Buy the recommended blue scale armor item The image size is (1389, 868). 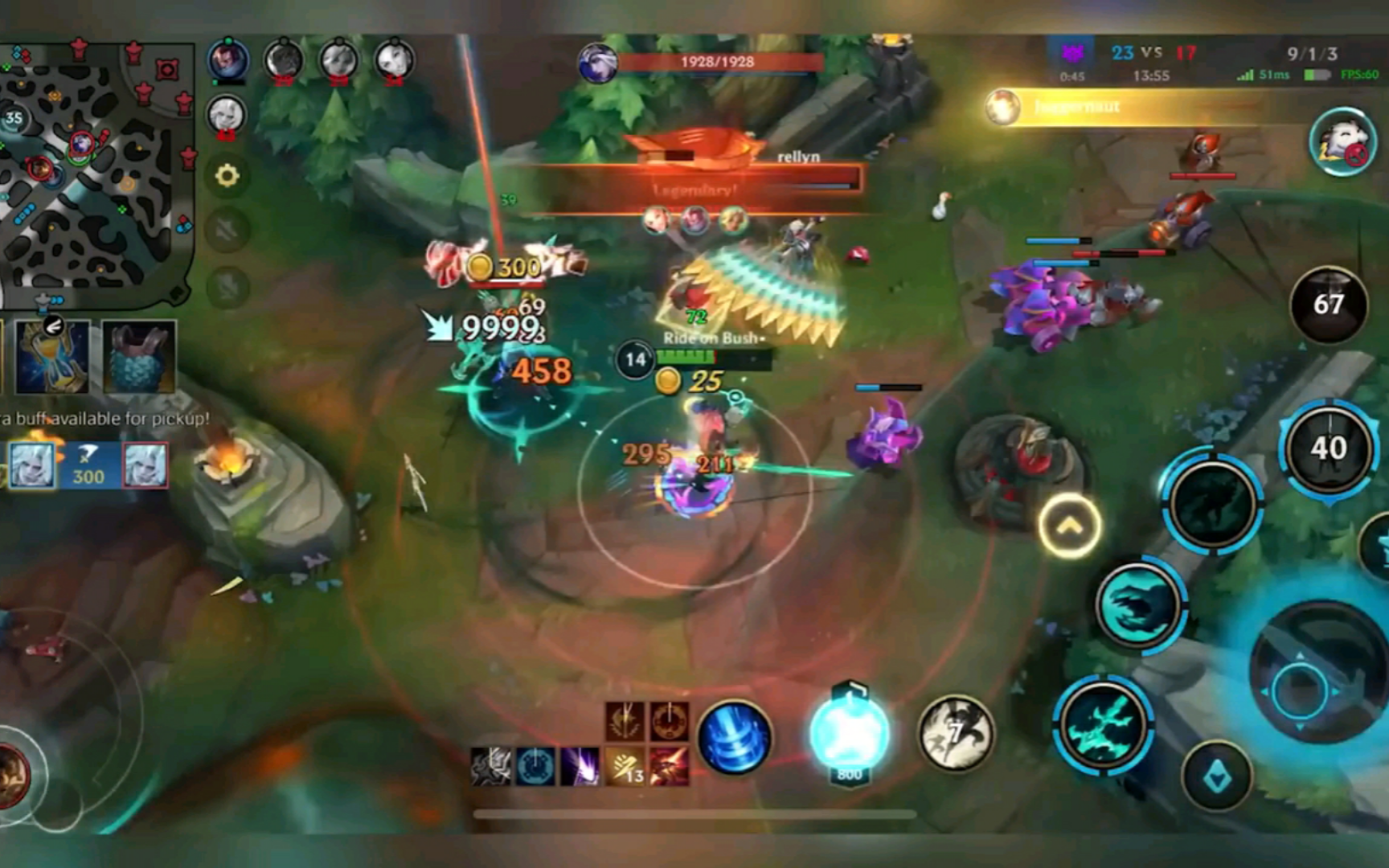[x=138, y=355]
